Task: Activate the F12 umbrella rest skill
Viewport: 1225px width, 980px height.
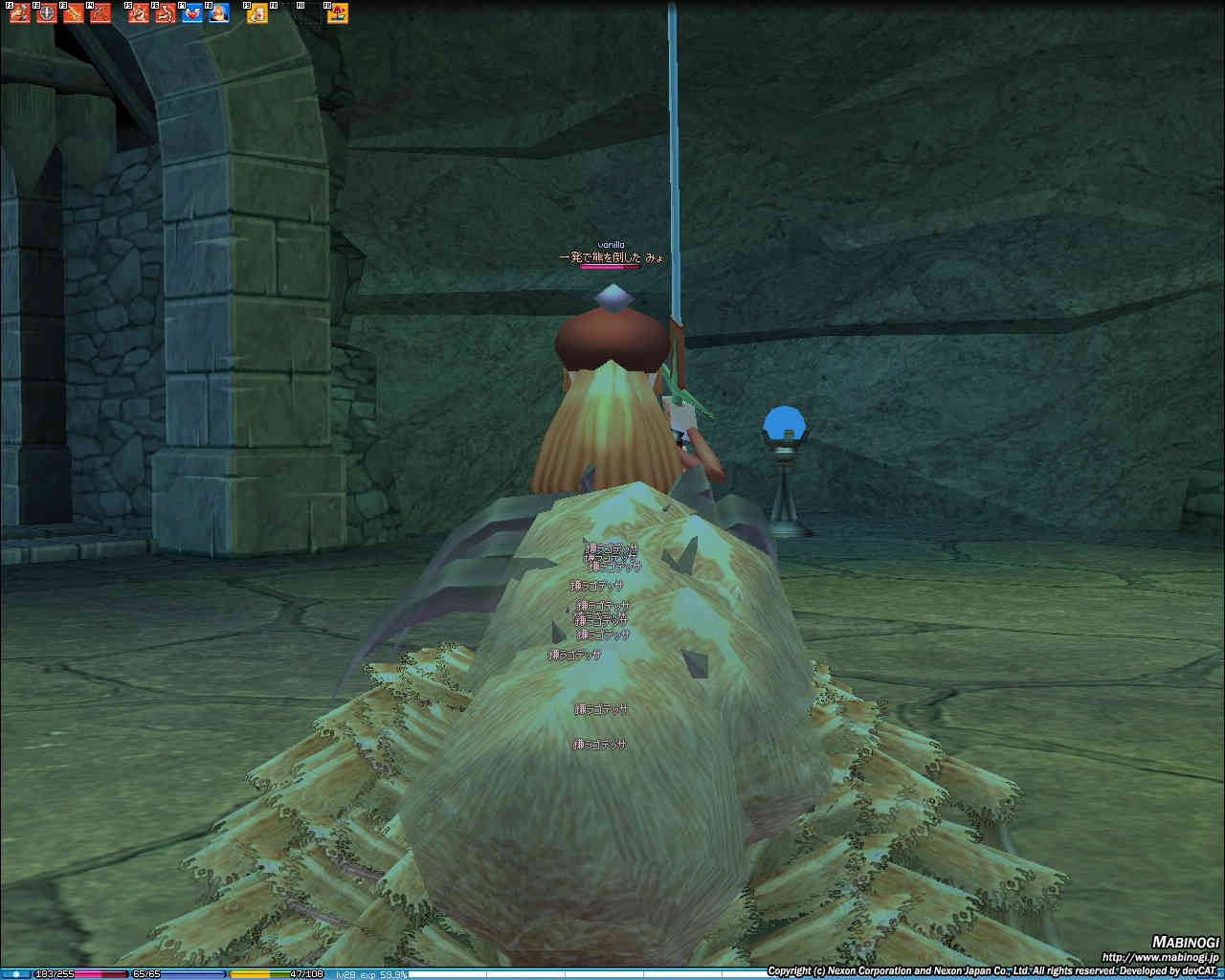Action: point(338,13)
